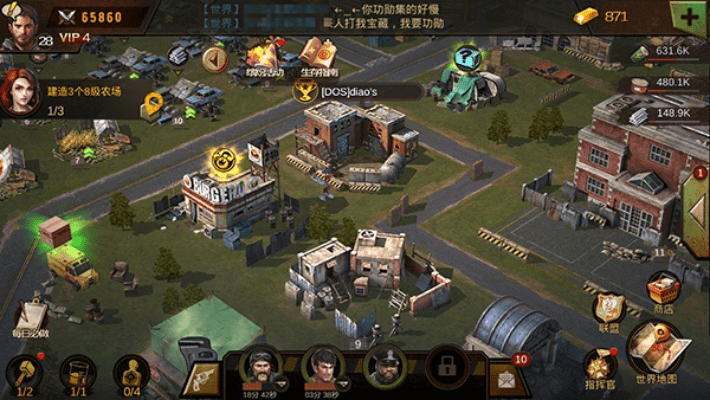Open the alliance shield menu
The width and height of the screenshot is (710, 400).
pyautogui.click(x=607, y=310)
